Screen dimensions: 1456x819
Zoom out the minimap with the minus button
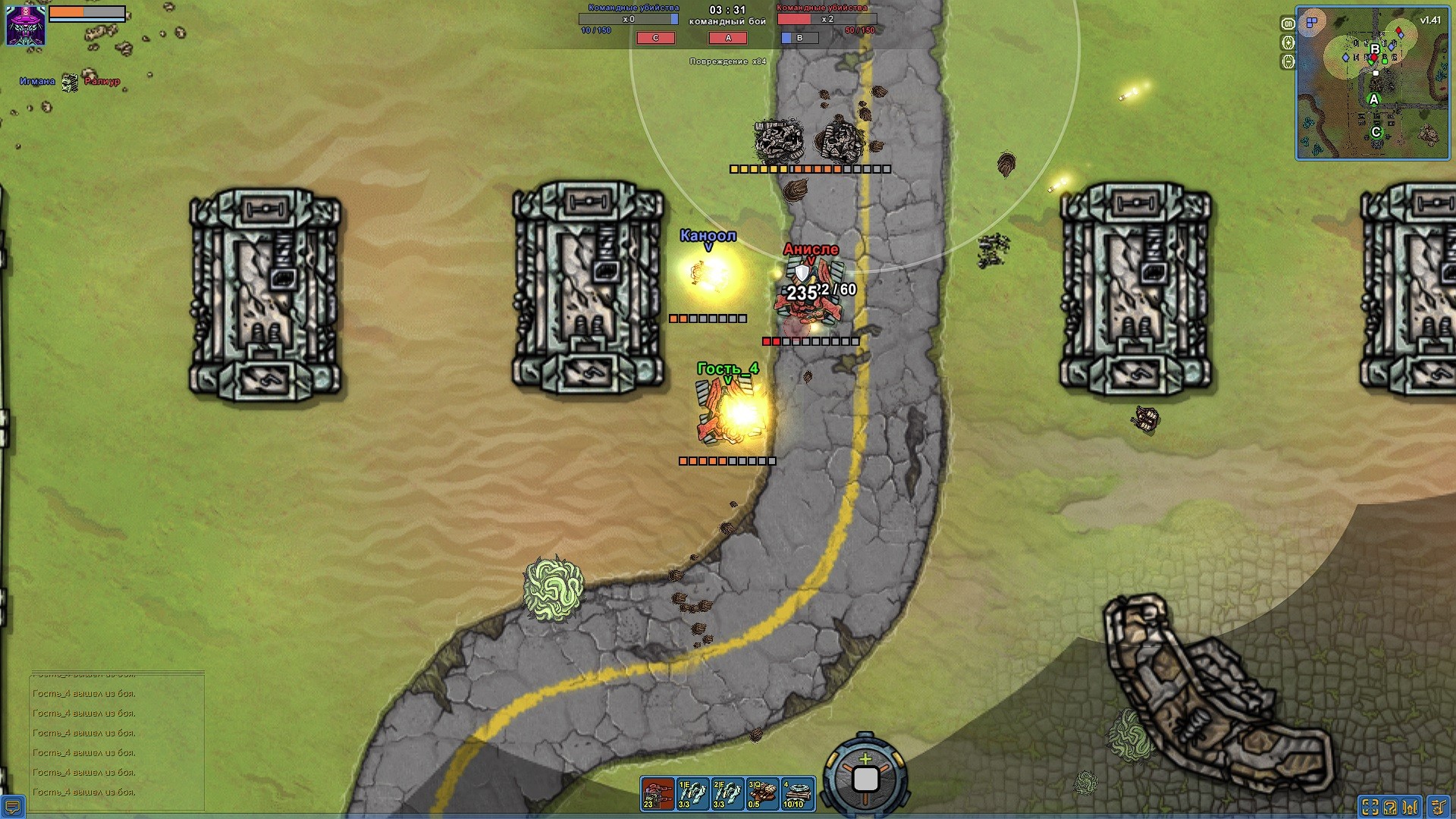point(1288,61)
